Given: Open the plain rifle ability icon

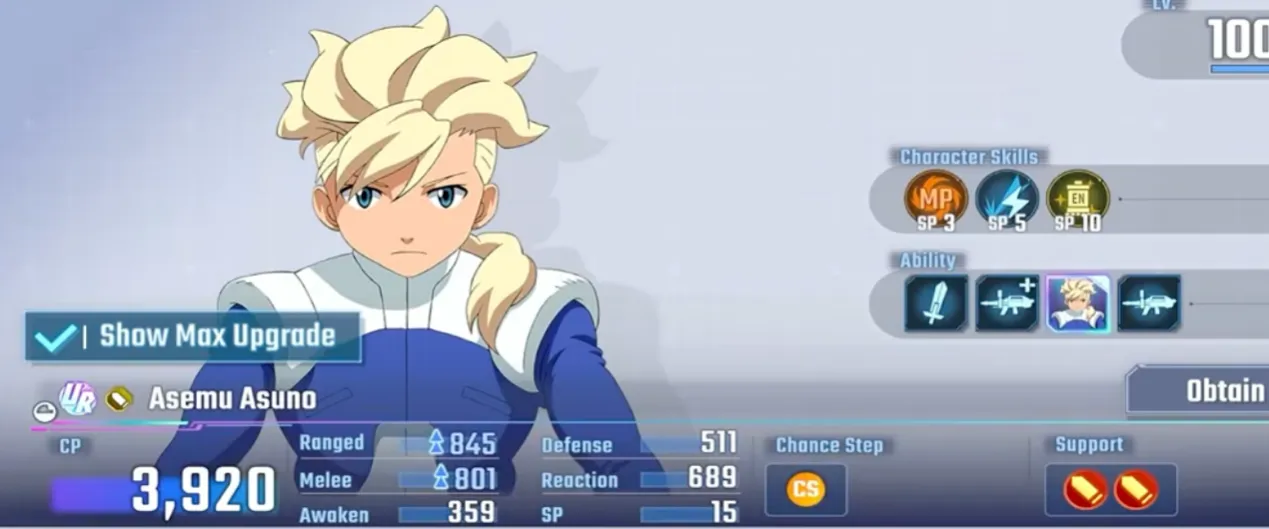Looking at the screenshot, I should (x=1149, y=303).
